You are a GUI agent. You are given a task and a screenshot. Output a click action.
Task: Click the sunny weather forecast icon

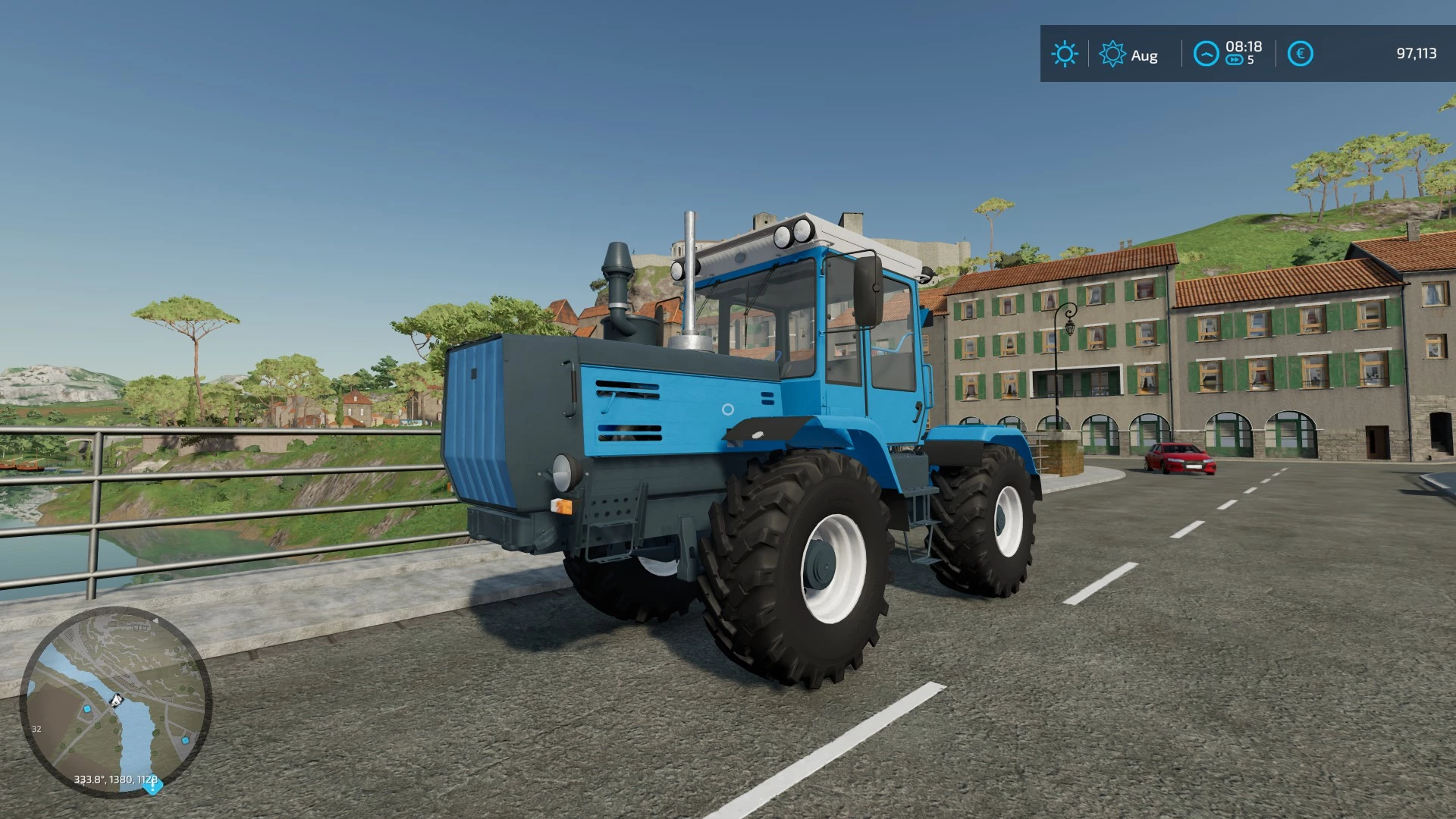[x=1064, y=54]
